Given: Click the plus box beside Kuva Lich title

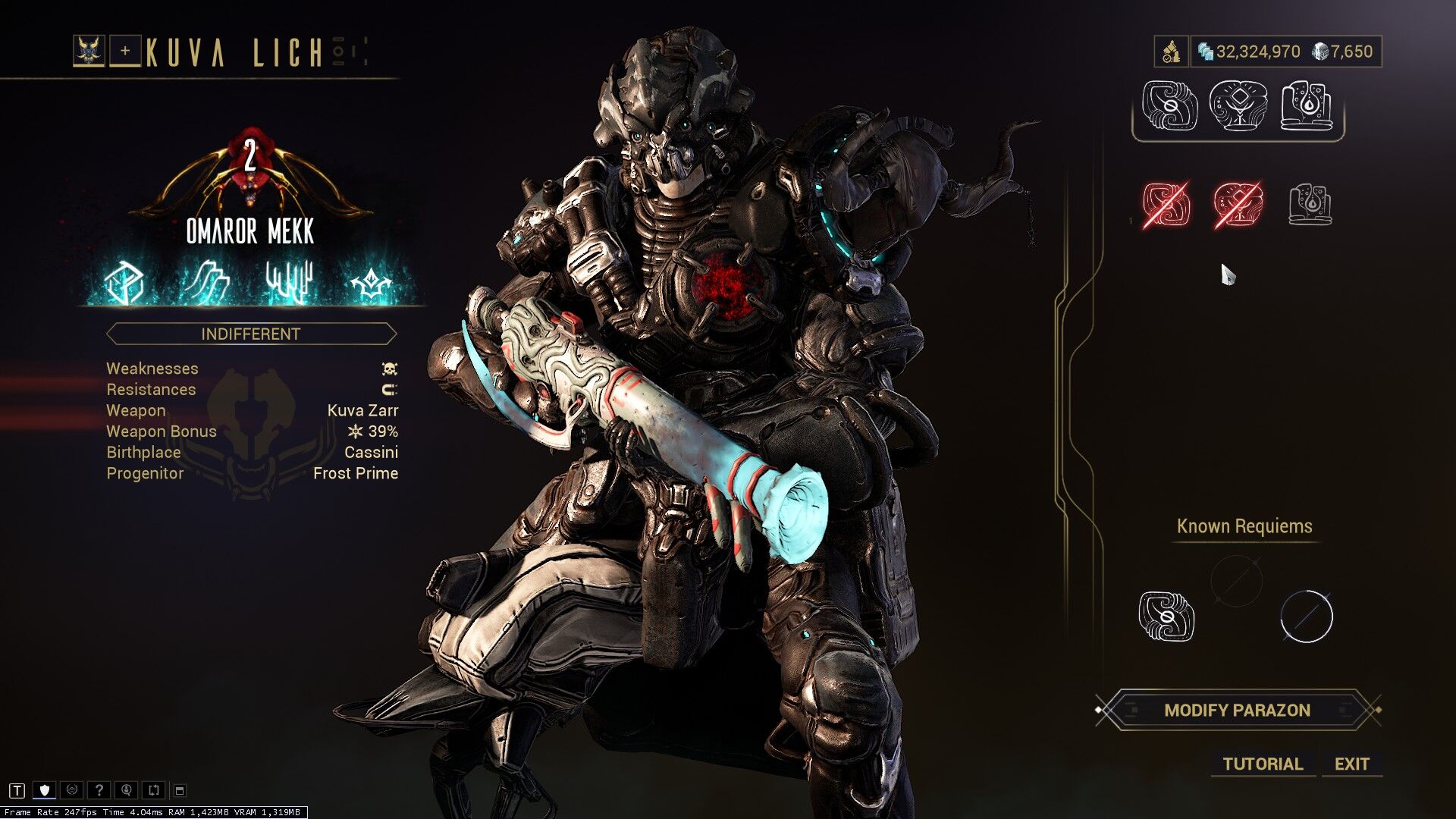Looking at the screenshot, I should [x=125, y=52].
